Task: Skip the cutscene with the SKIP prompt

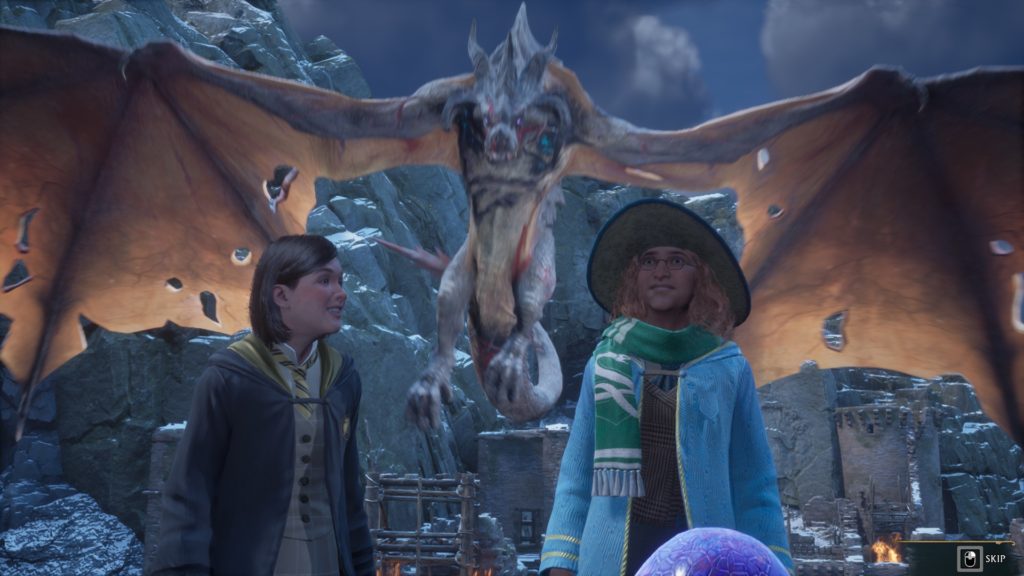Action: (981, 558)
